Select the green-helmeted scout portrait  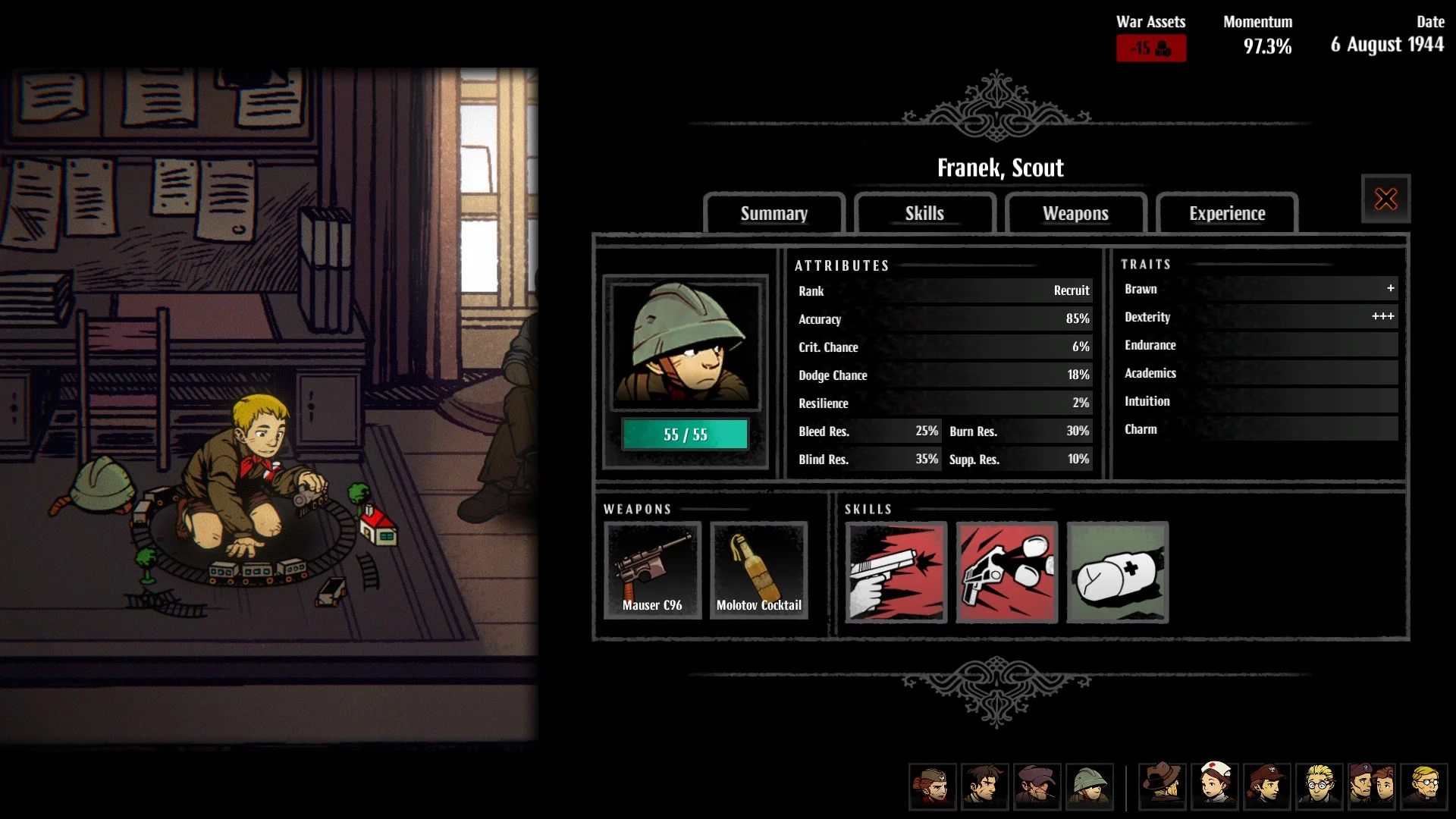[x=1089, y=786]
